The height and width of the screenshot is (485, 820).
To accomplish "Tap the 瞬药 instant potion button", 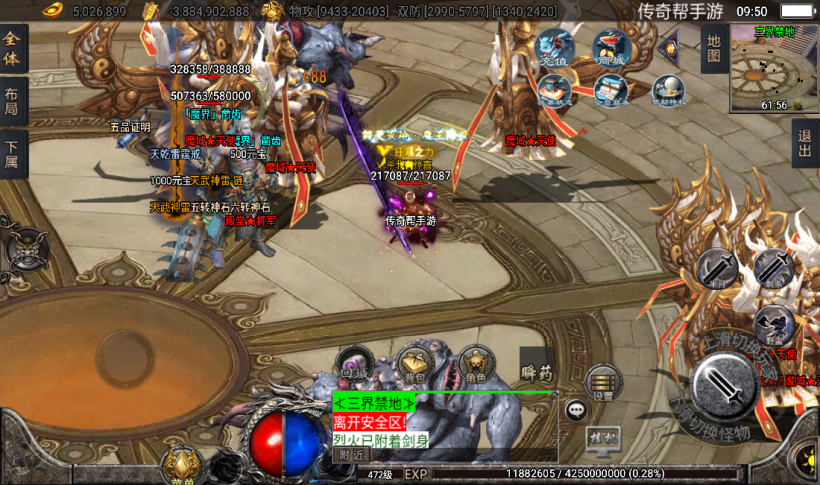I will coord(537,372).
